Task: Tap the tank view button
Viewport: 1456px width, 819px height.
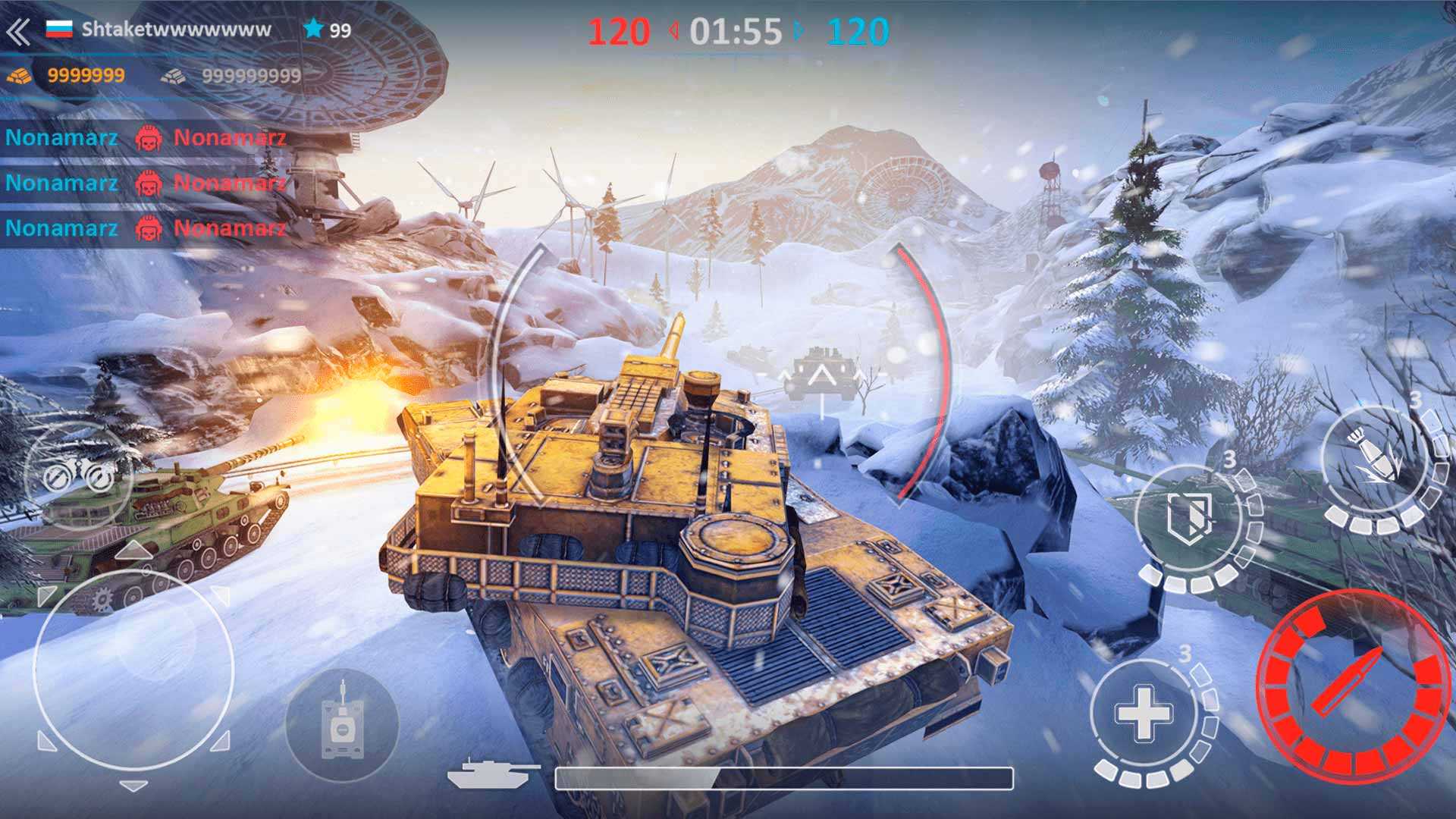Action: [341, 724]
